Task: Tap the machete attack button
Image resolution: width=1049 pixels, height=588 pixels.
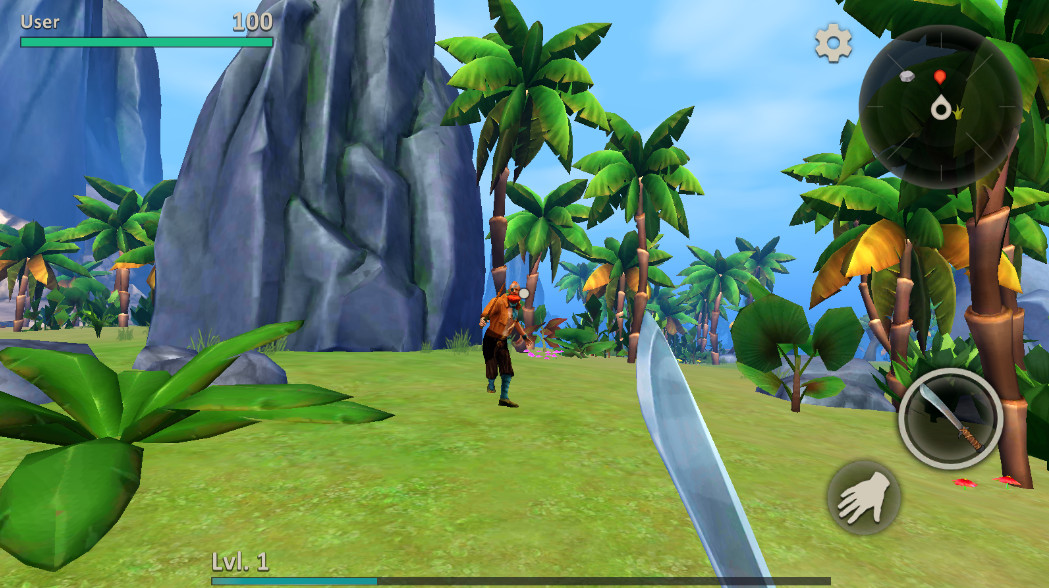Action: (950, 419)
